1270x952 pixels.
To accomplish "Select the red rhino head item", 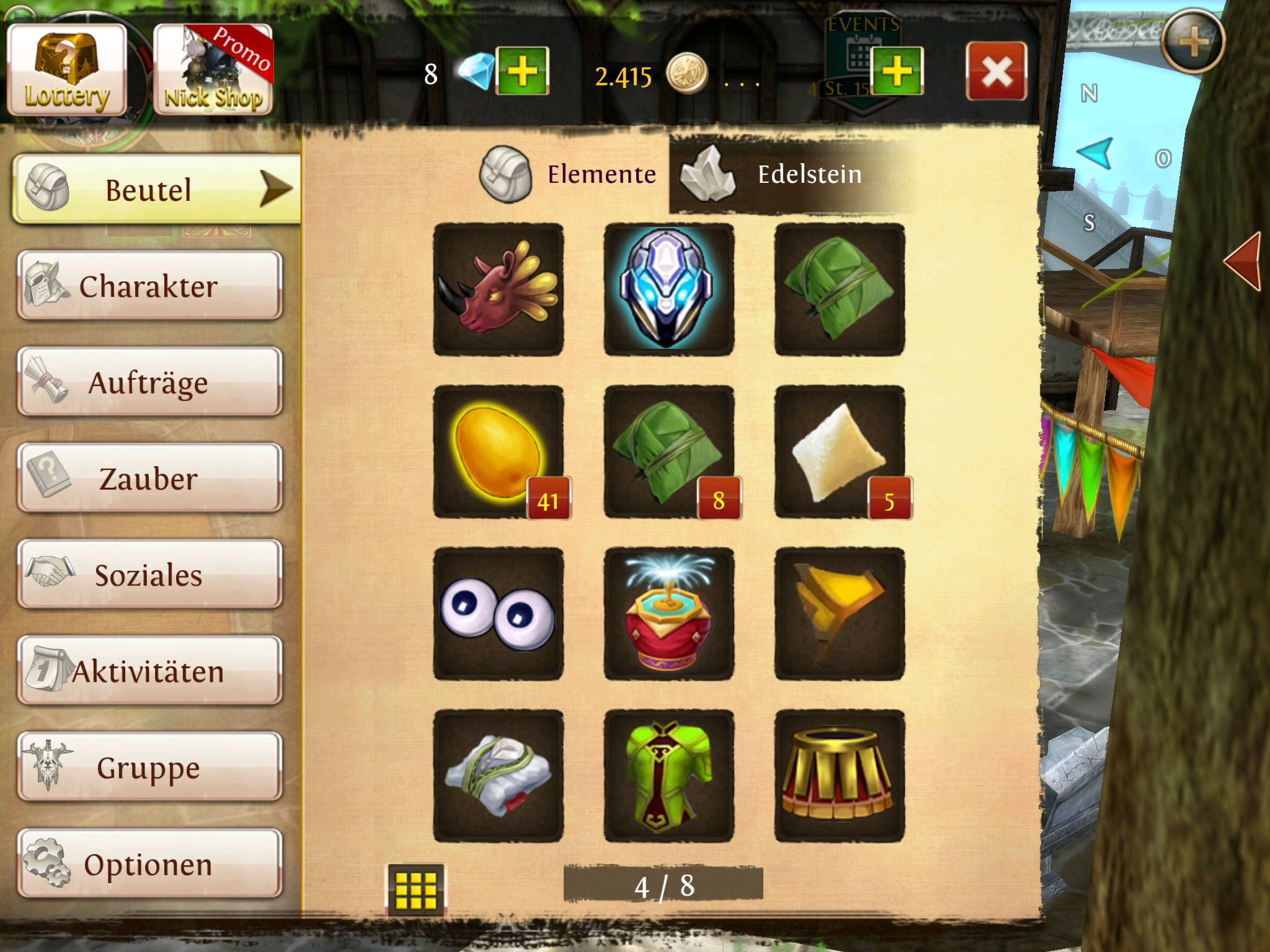I will [499, 289].
